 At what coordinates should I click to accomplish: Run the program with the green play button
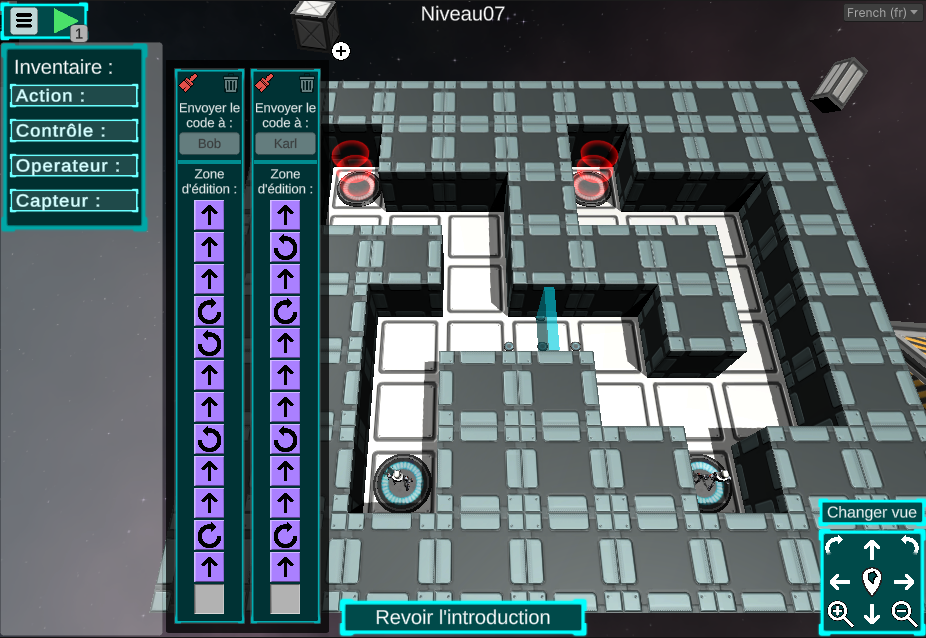pos(65,20)
